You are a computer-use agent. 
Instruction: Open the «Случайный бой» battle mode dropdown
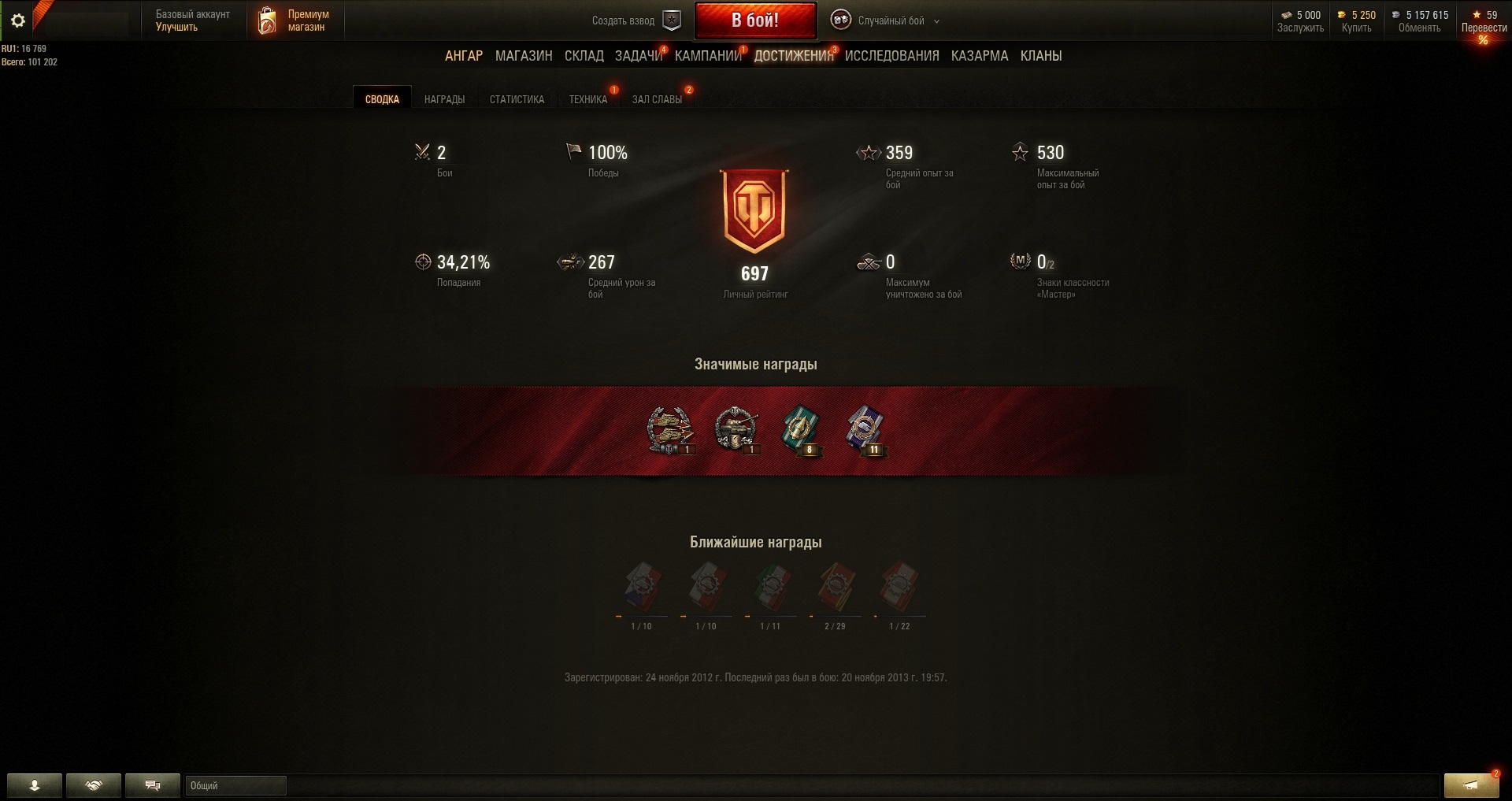[891, 20]
